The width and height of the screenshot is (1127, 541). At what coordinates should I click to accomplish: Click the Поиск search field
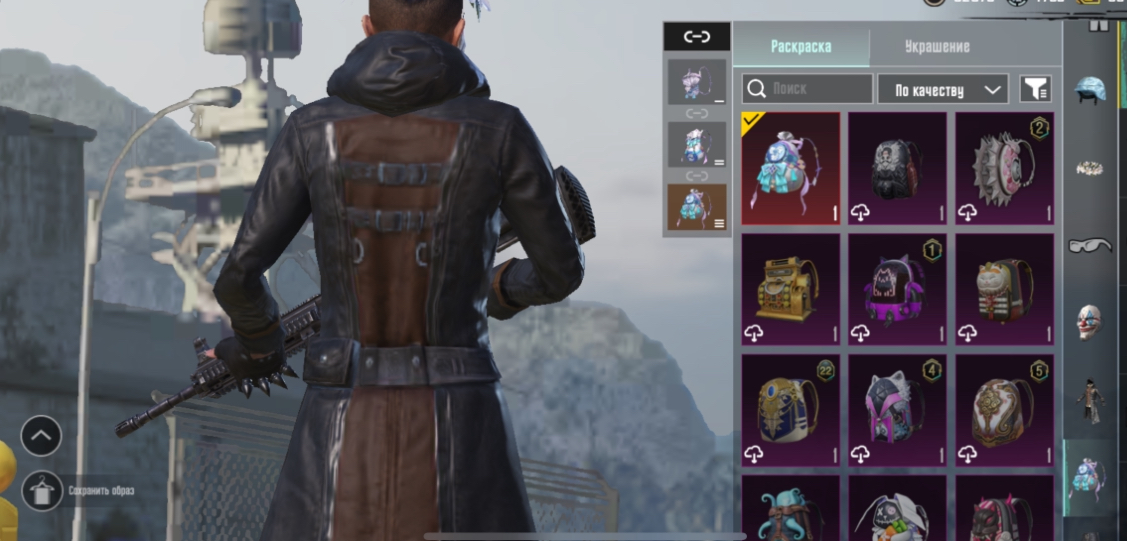tap(807, 89)
